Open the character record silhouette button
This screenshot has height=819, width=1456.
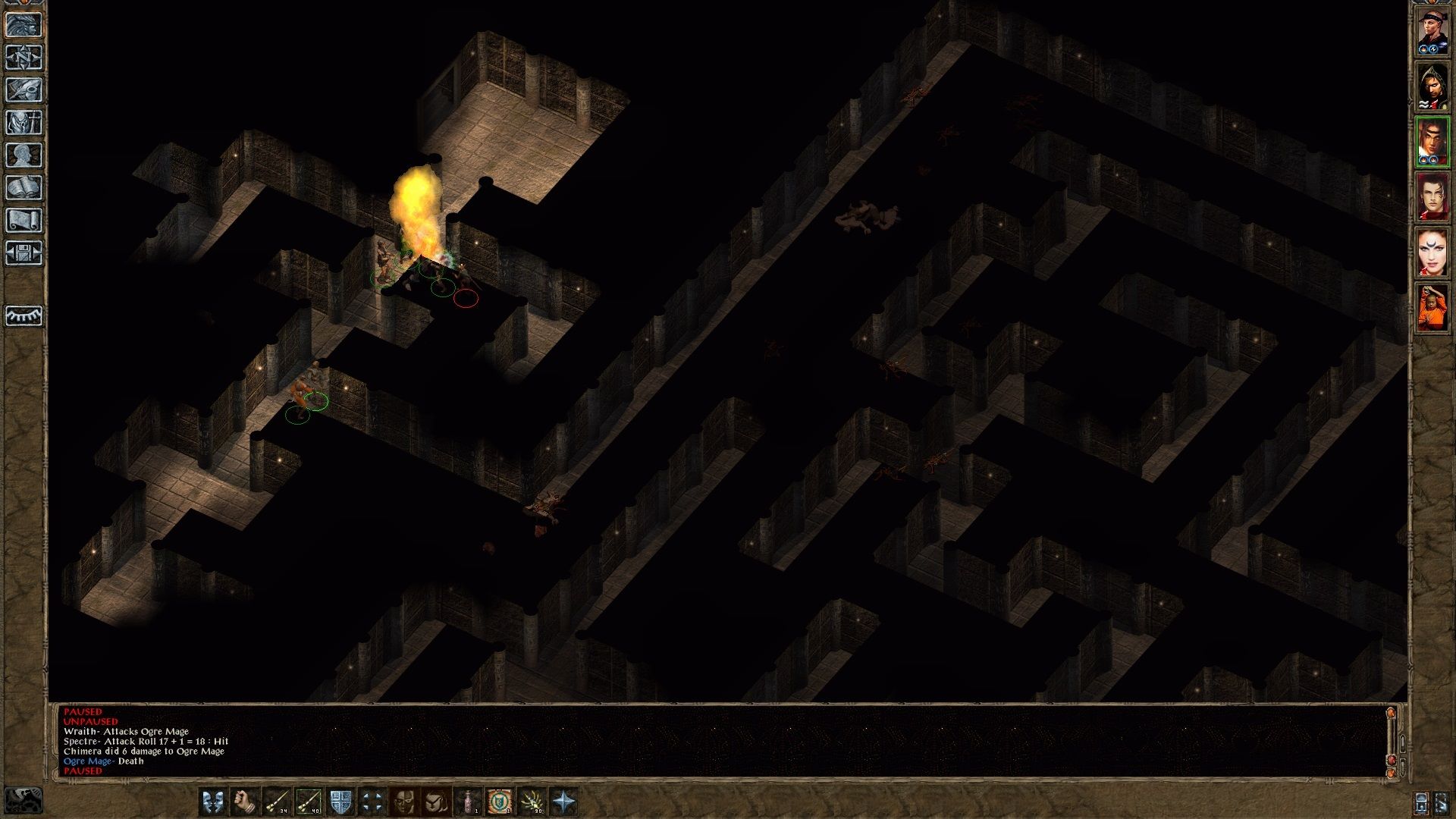[x=24, y=155]
